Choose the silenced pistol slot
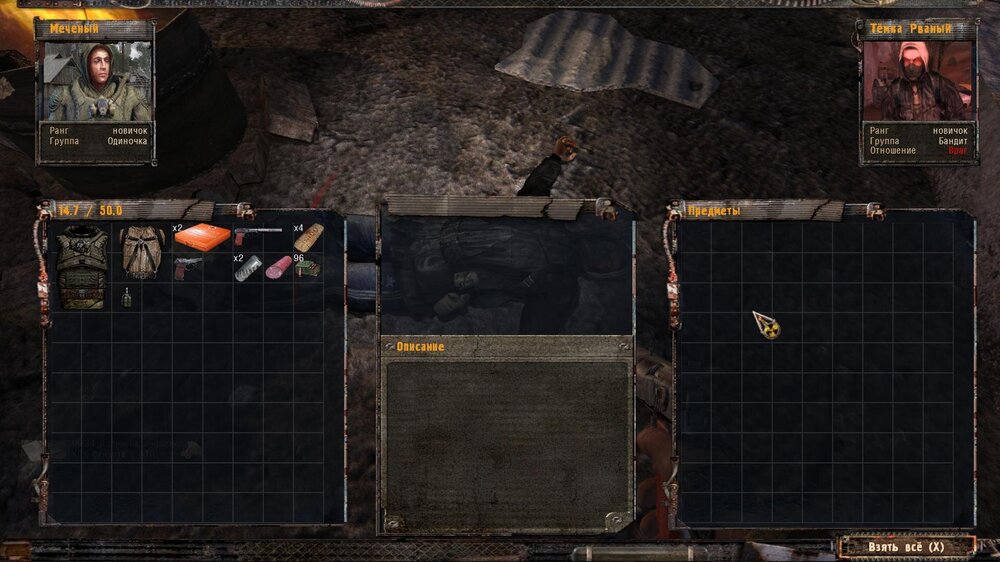1000x562 pixels. tap(258, 236)
